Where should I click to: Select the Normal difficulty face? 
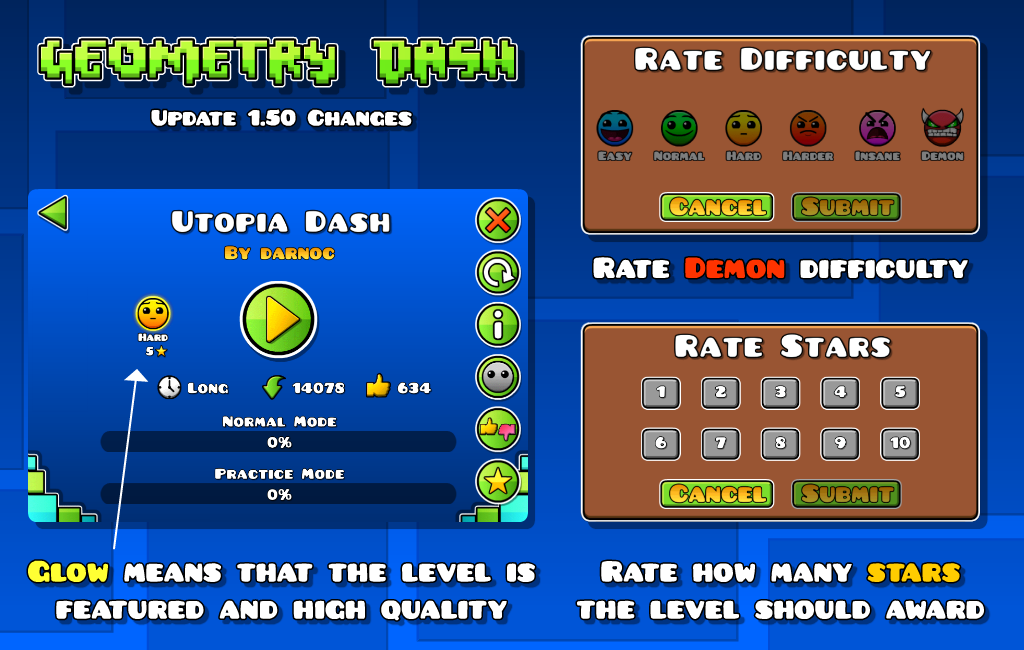pos(679,129)
